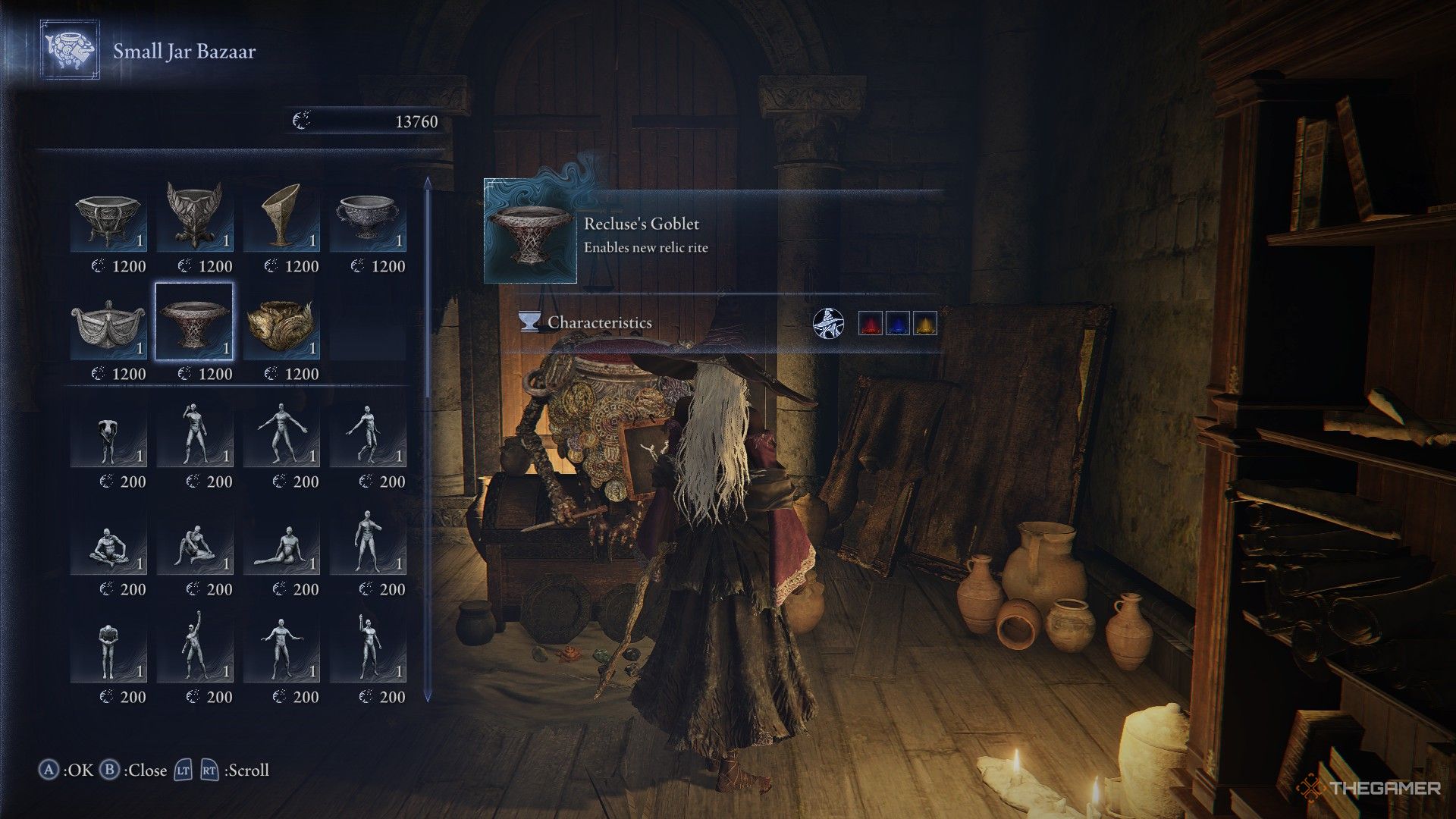Choose the knees-up sitting gesture
Viewport: 1456px width, 819px height.
click(195, 543)
